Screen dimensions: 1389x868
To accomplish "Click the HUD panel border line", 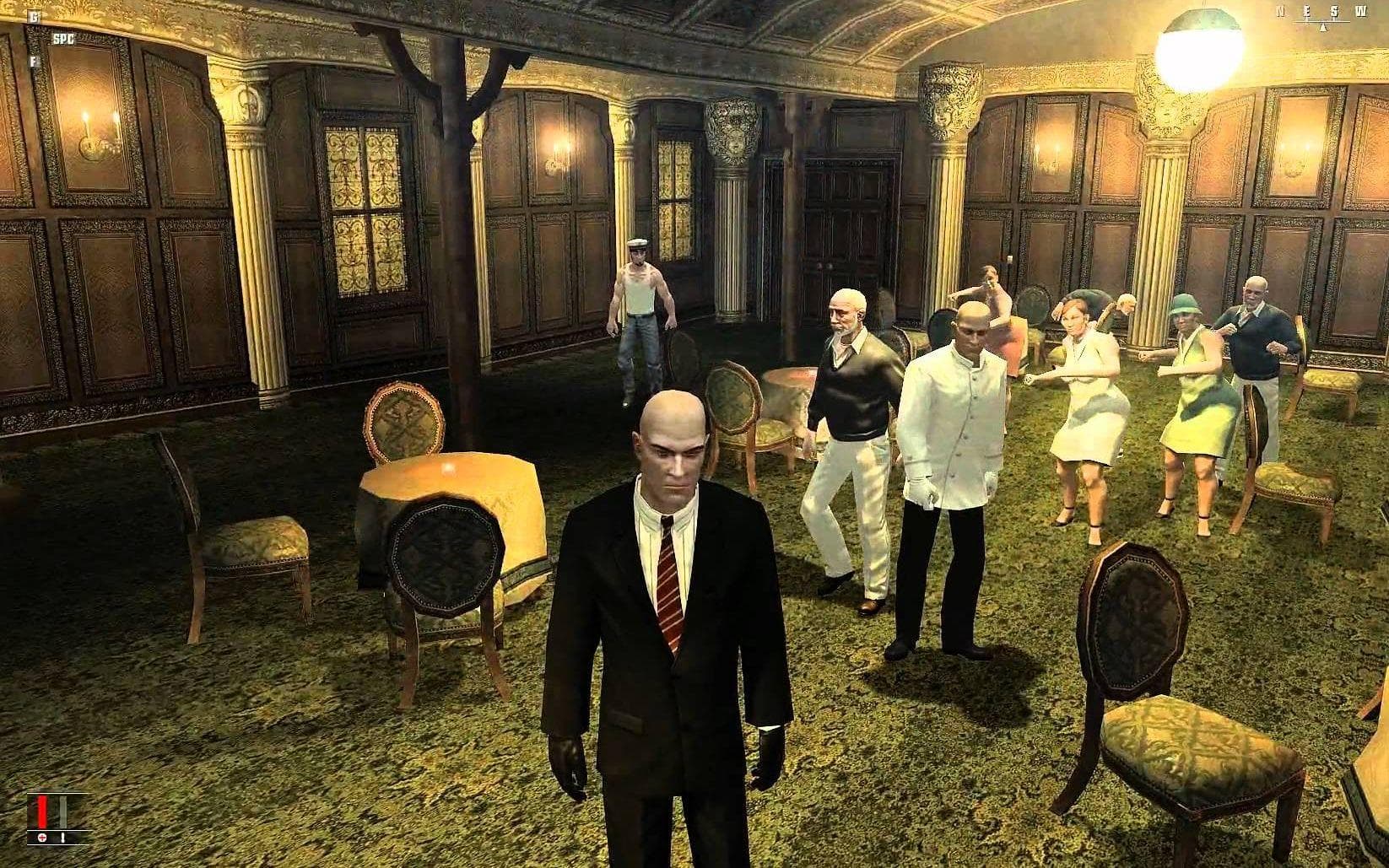I will point(59,793).
